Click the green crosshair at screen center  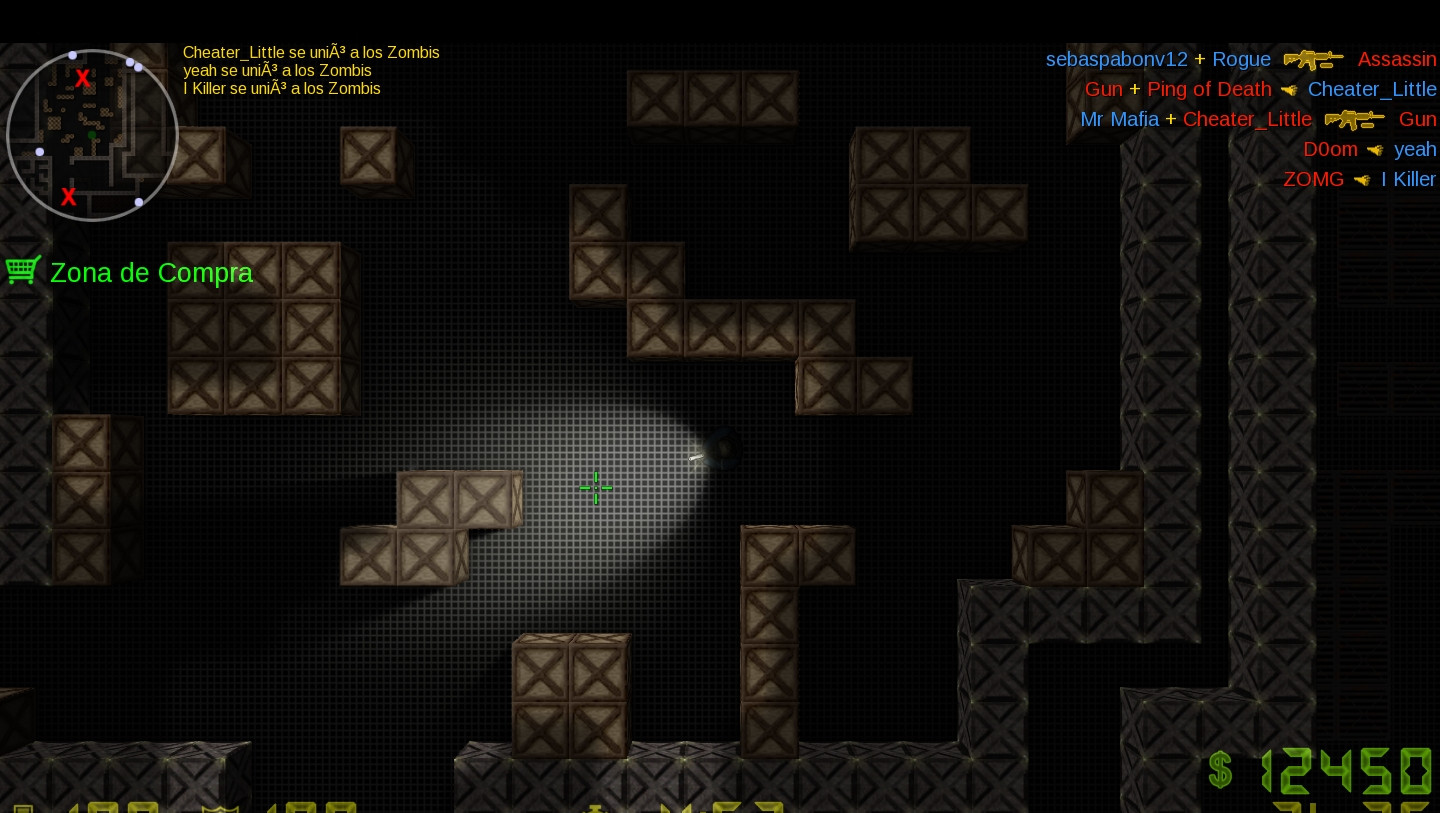(x=596, y=488)
